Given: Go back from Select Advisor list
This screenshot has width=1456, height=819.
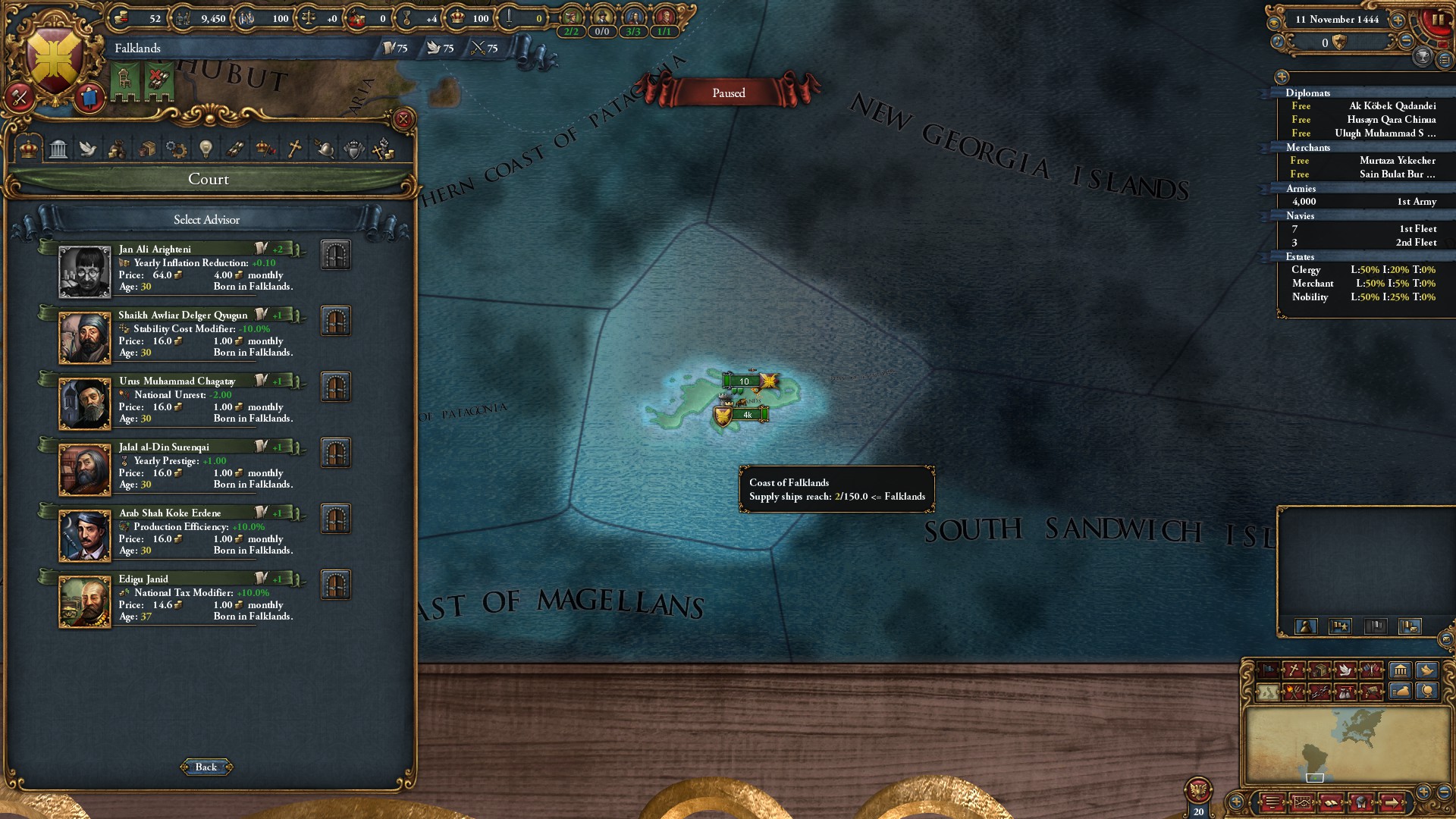Looking at the screenshot, I should pyautogui.click(x=206, y=767).
